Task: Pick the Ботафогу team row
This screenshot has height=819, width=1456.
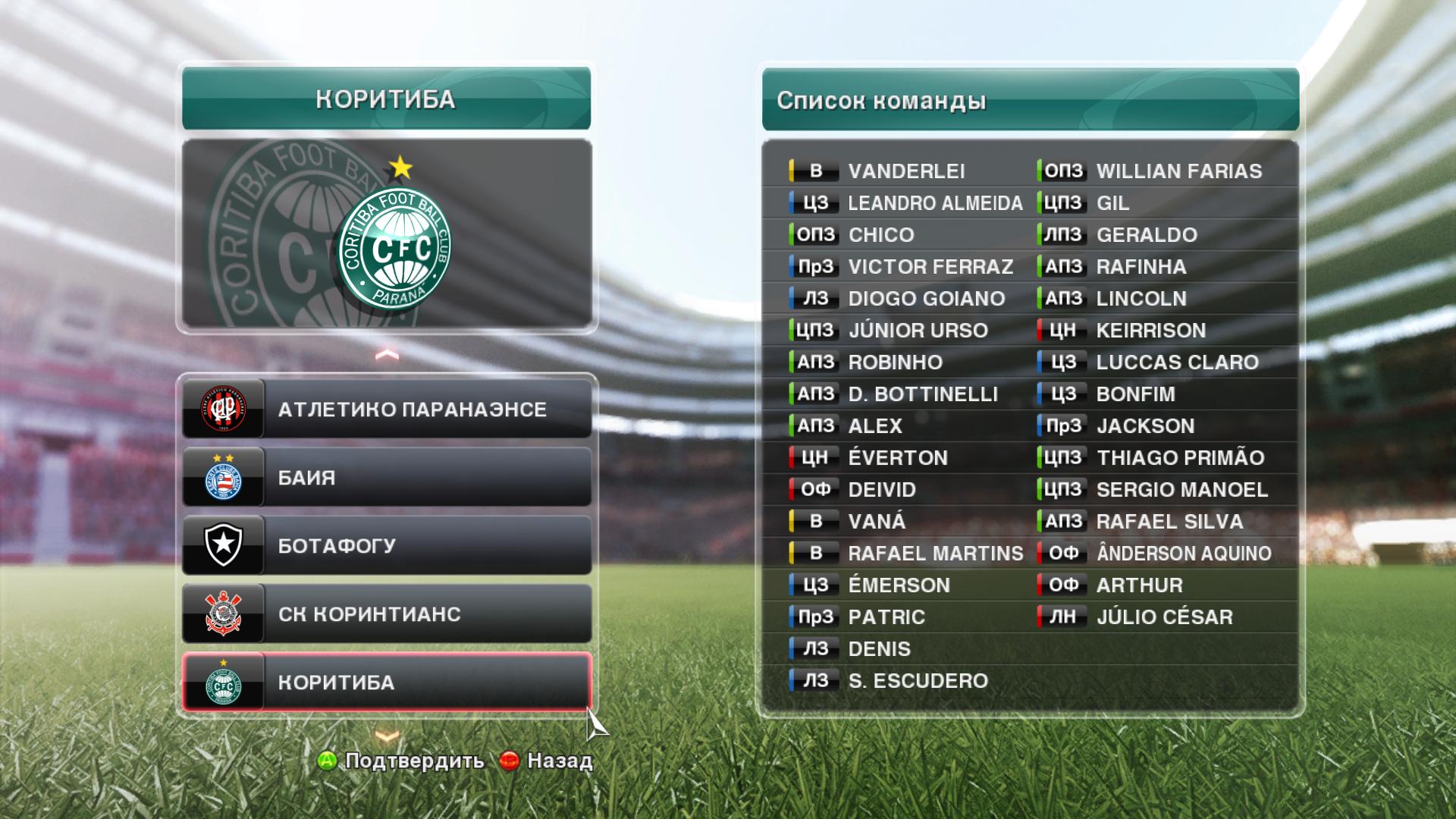Action: pyautogui.click(x=387, y=546)
